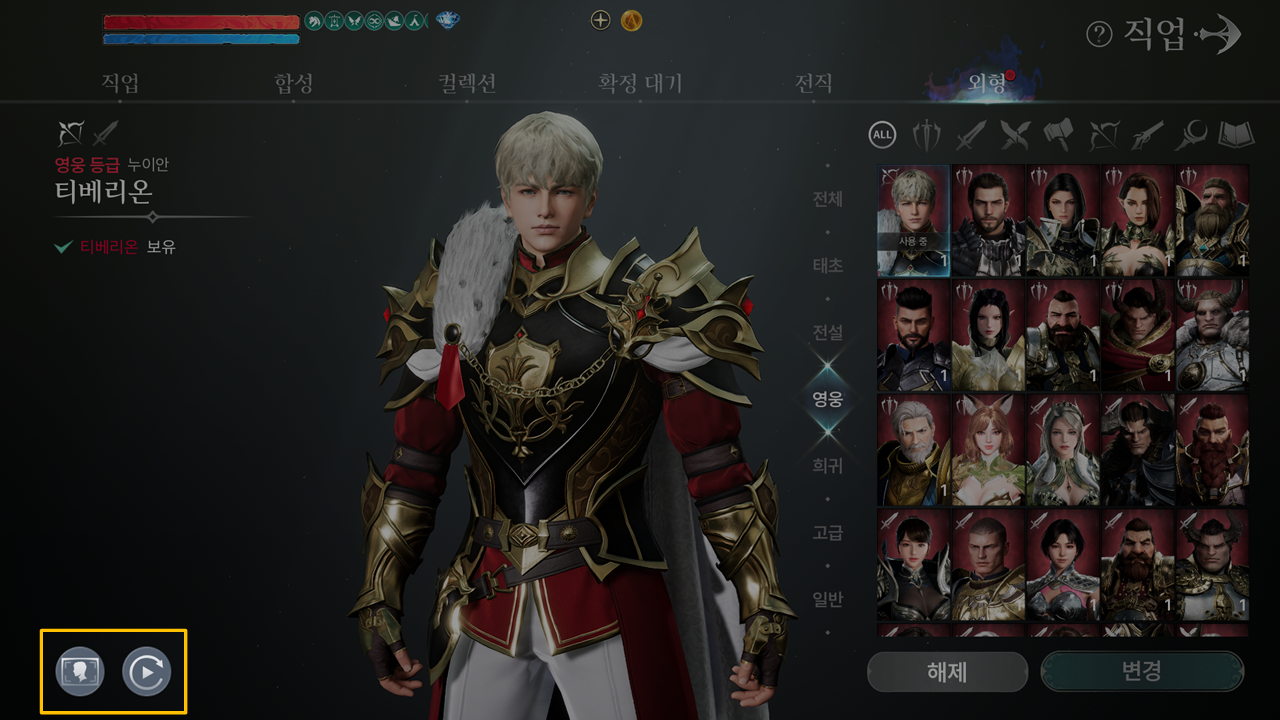The image size is (1280, 720).
Task: Click the question mark help icon
Action: pos(1099,35)
